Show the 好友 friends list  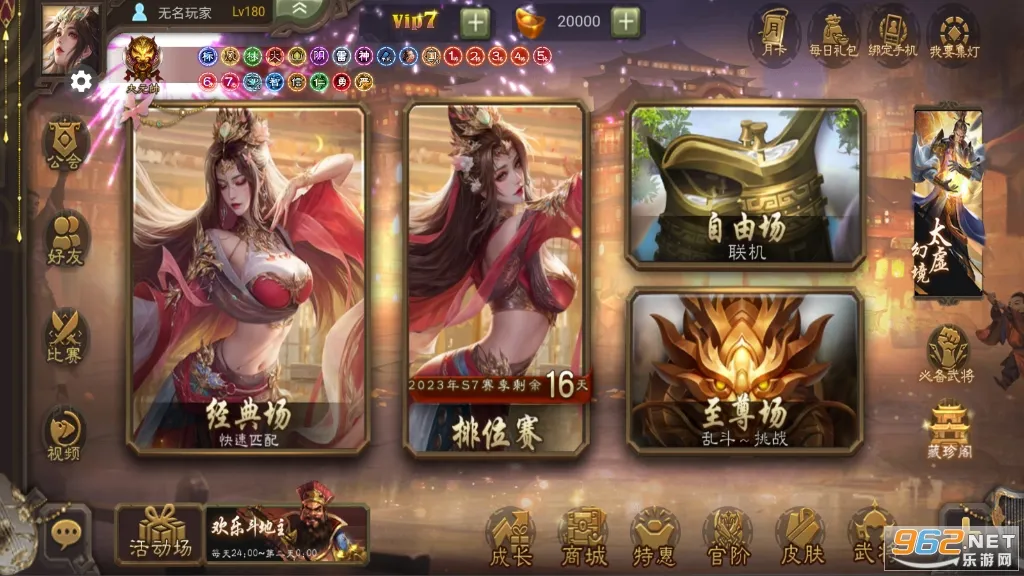pyautogui.click(x=66, y=241)
